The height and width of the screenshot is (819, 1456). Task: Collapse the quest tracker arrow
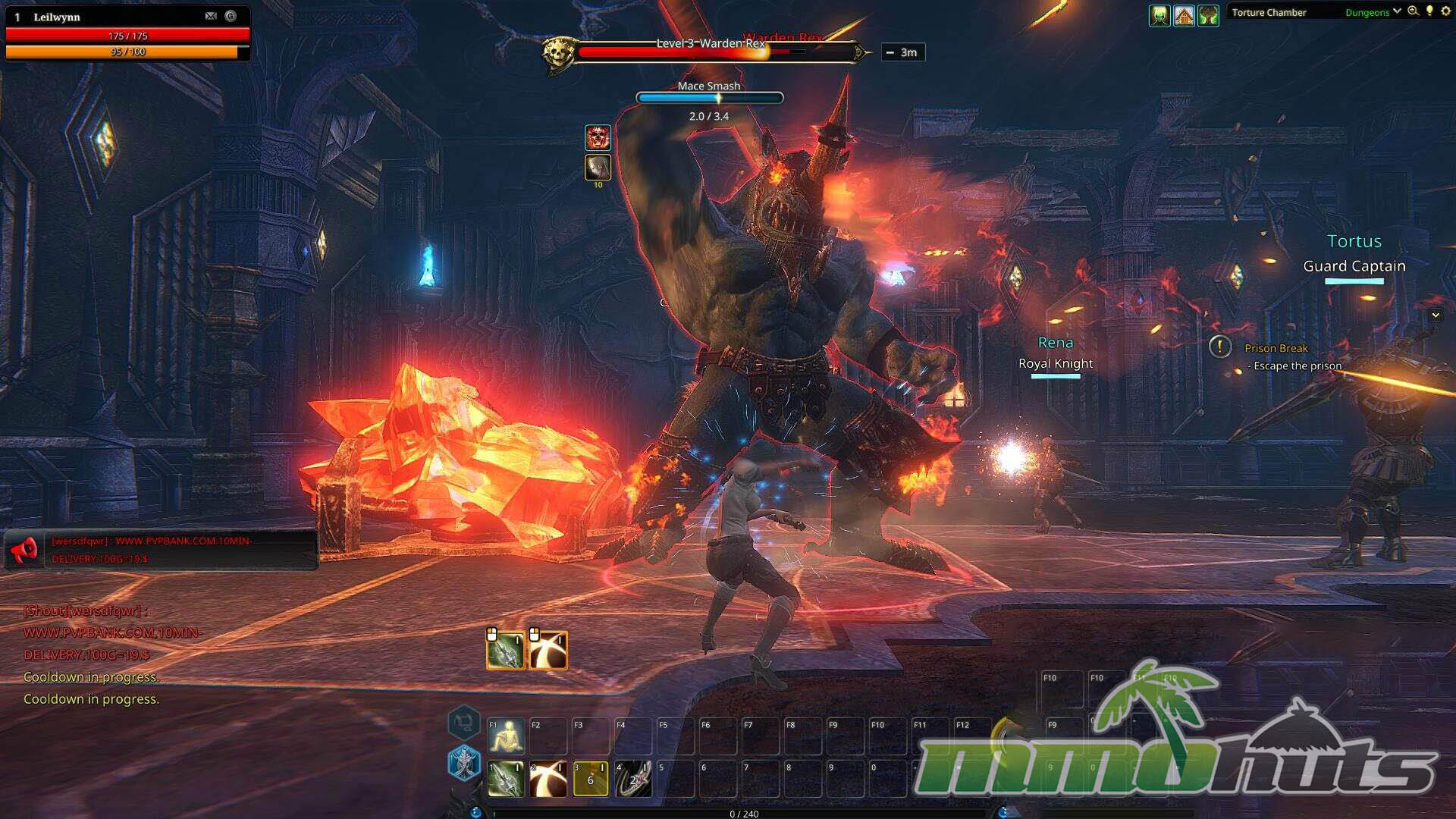click(1436, 315)
